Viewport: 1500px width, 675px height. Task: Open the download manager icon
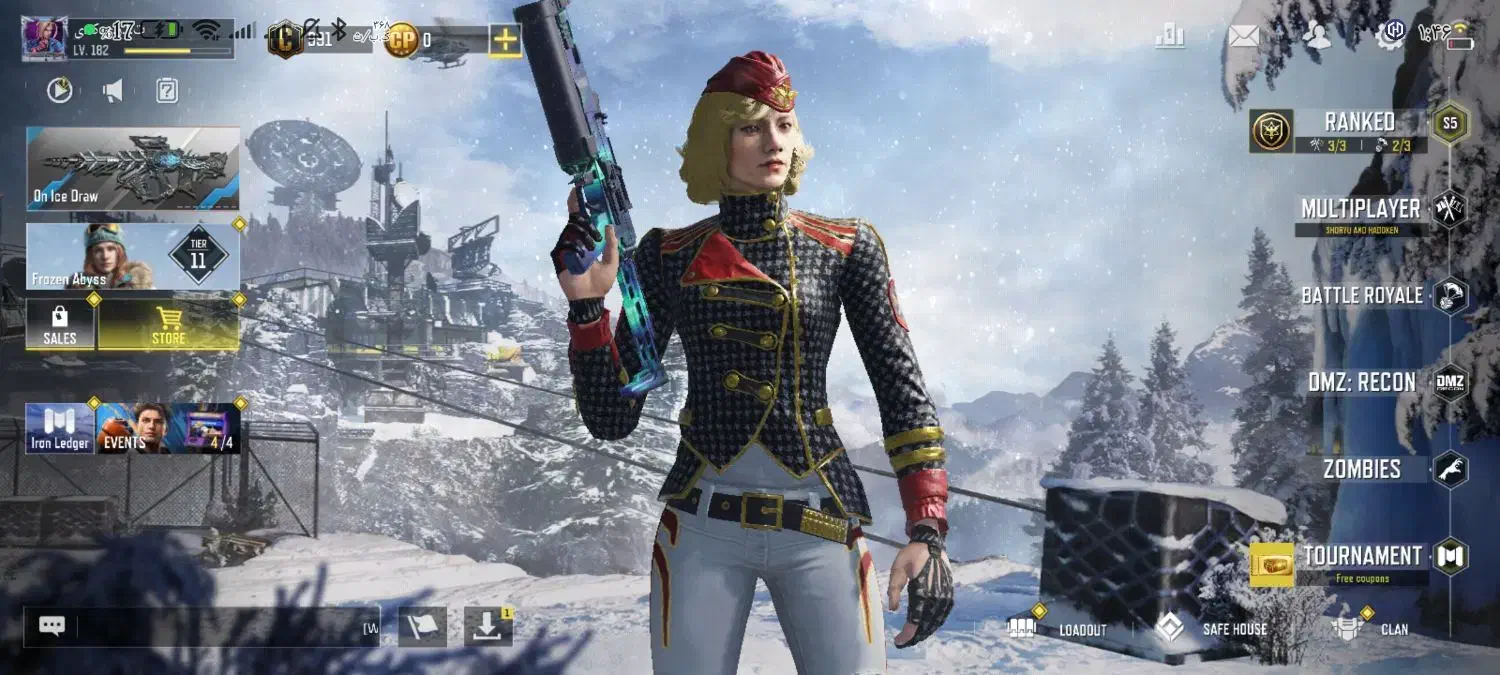(487, 627)
